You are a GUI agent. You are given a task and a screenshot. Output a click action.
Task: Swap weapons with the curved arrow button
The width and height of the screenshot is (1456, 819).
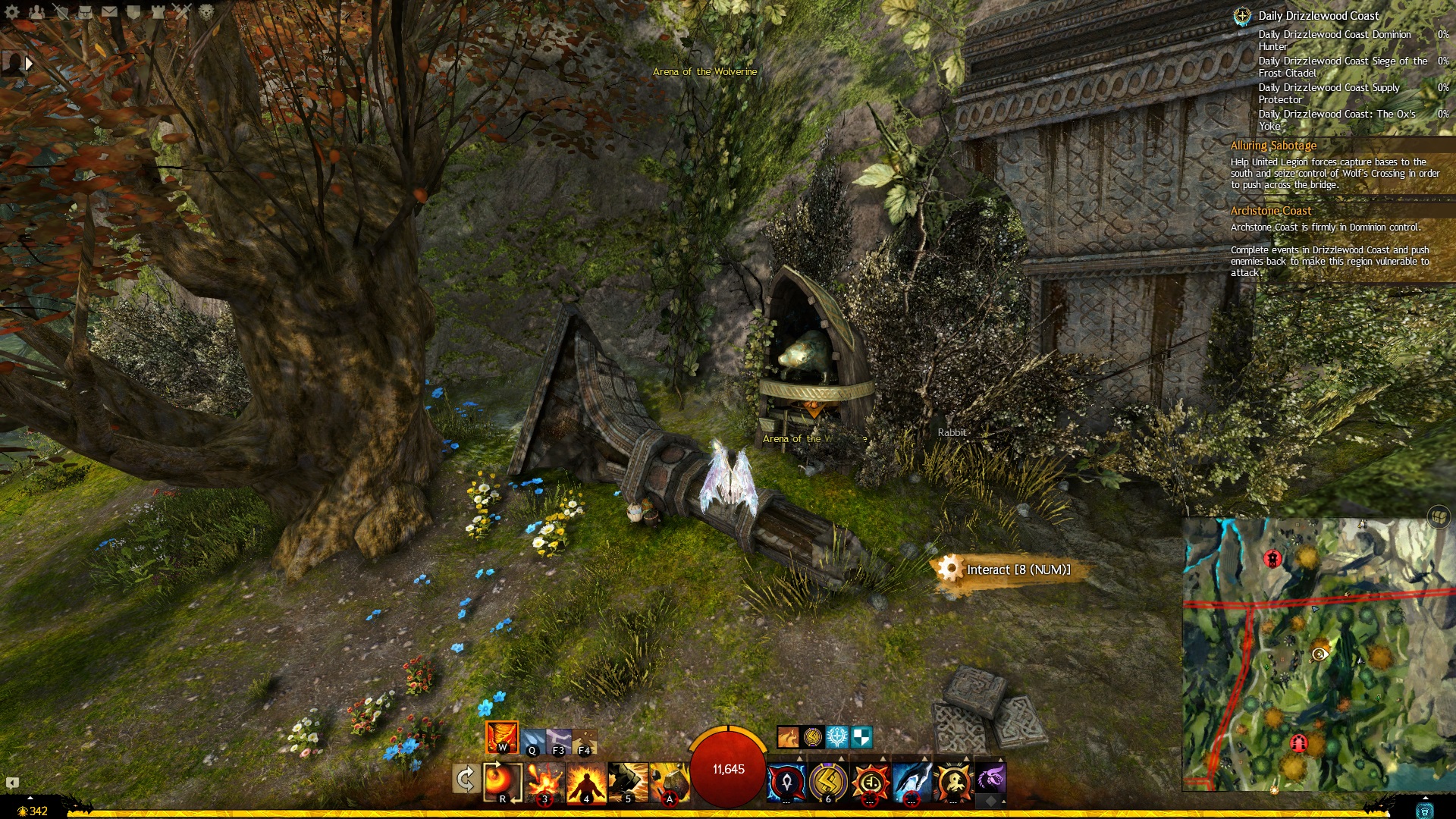465,780
